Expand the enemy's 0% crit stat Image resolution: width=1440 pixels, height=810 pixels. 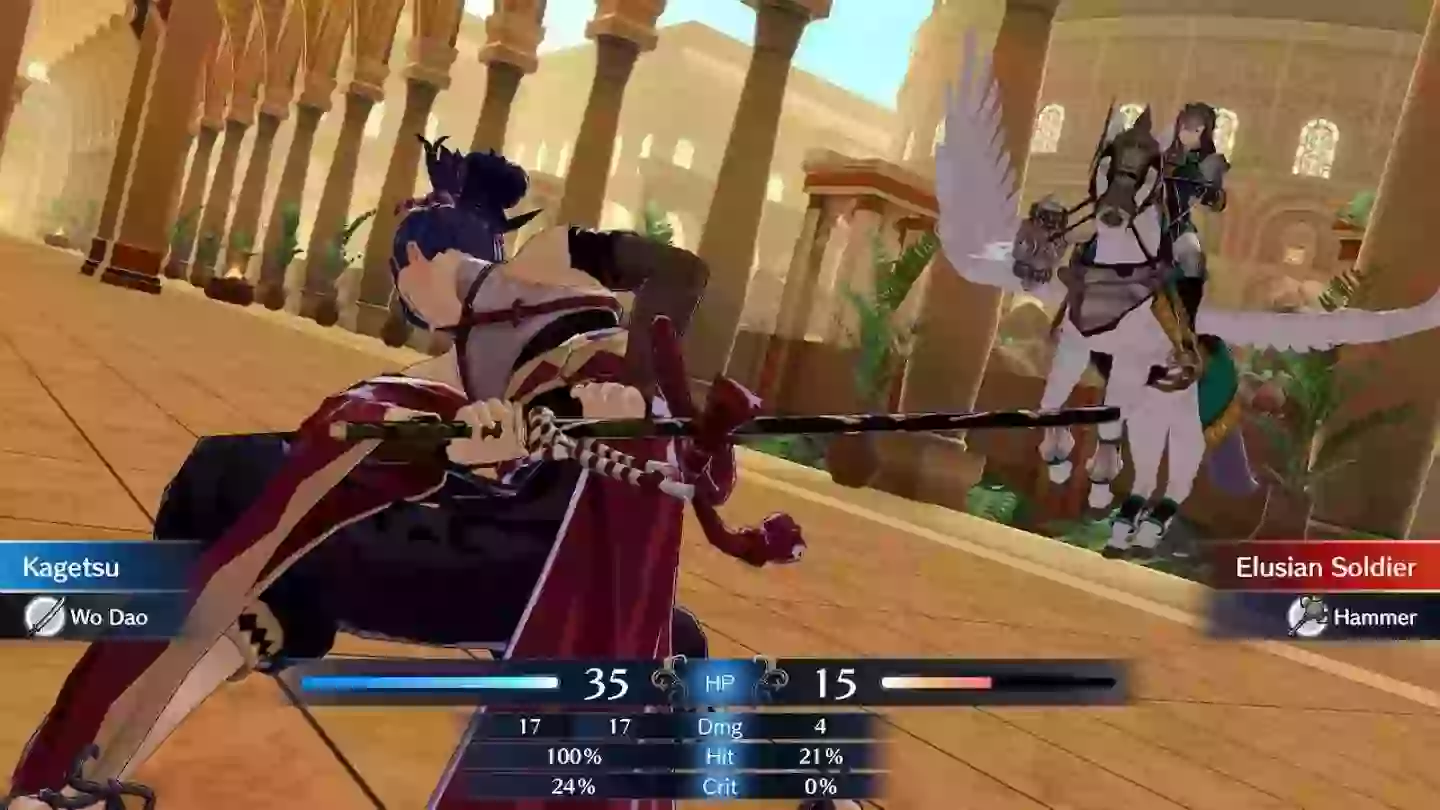pyautogui.click(x=822, y=787)
